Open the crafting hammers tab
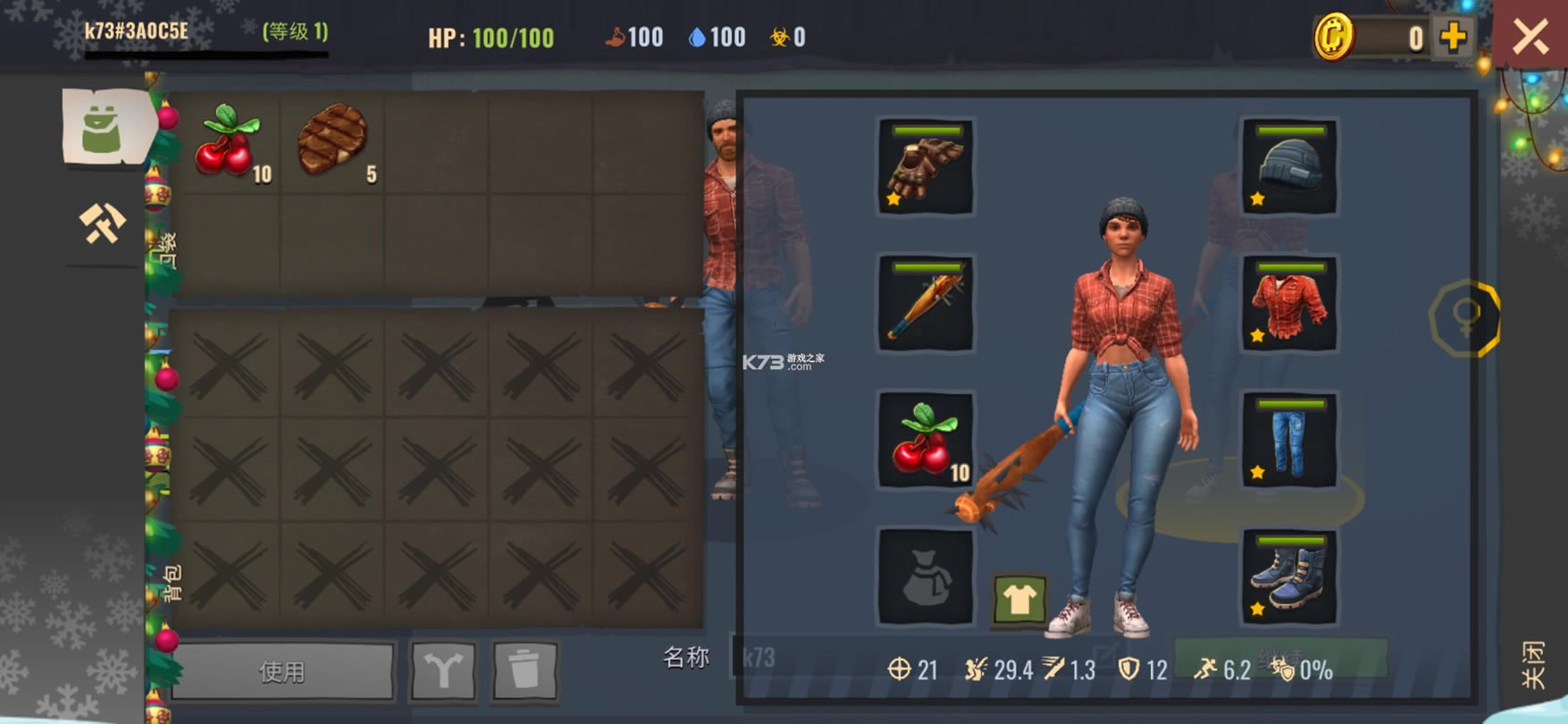This screenshot has height=724, width=1568. [x=102, y=223]
